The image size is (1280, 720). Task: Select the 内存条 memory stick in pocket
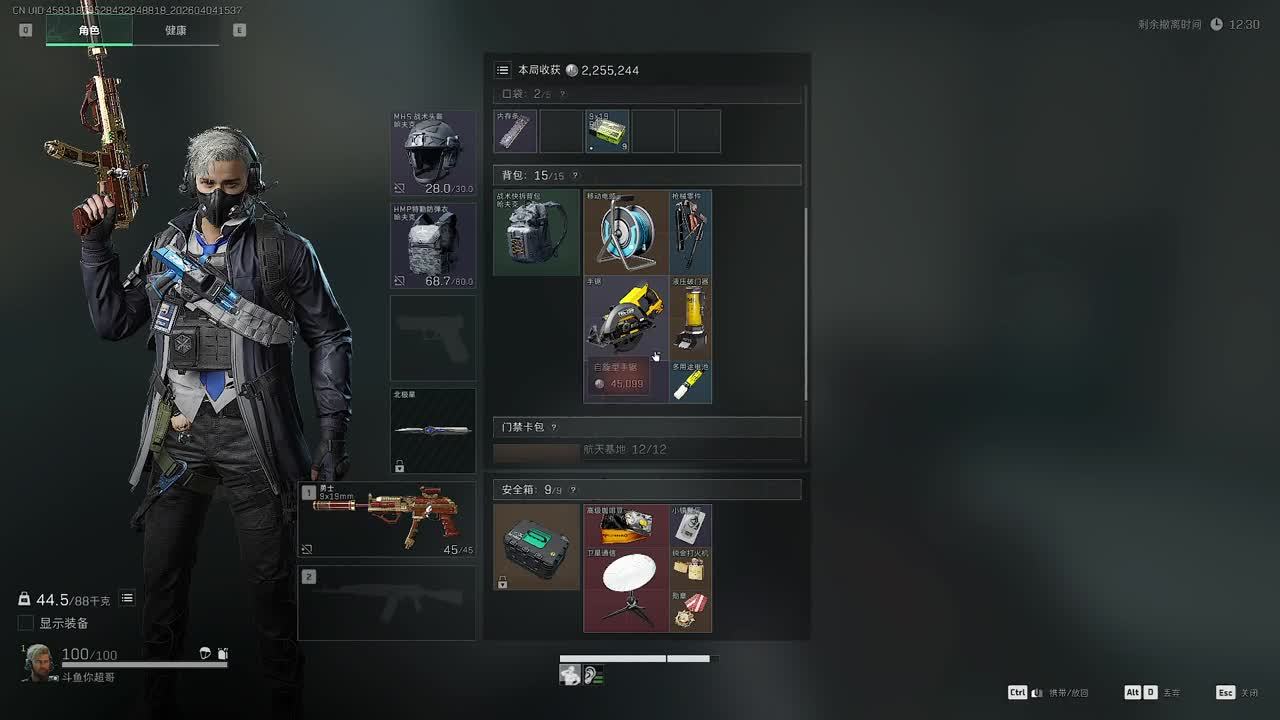(x=515, y=132)
